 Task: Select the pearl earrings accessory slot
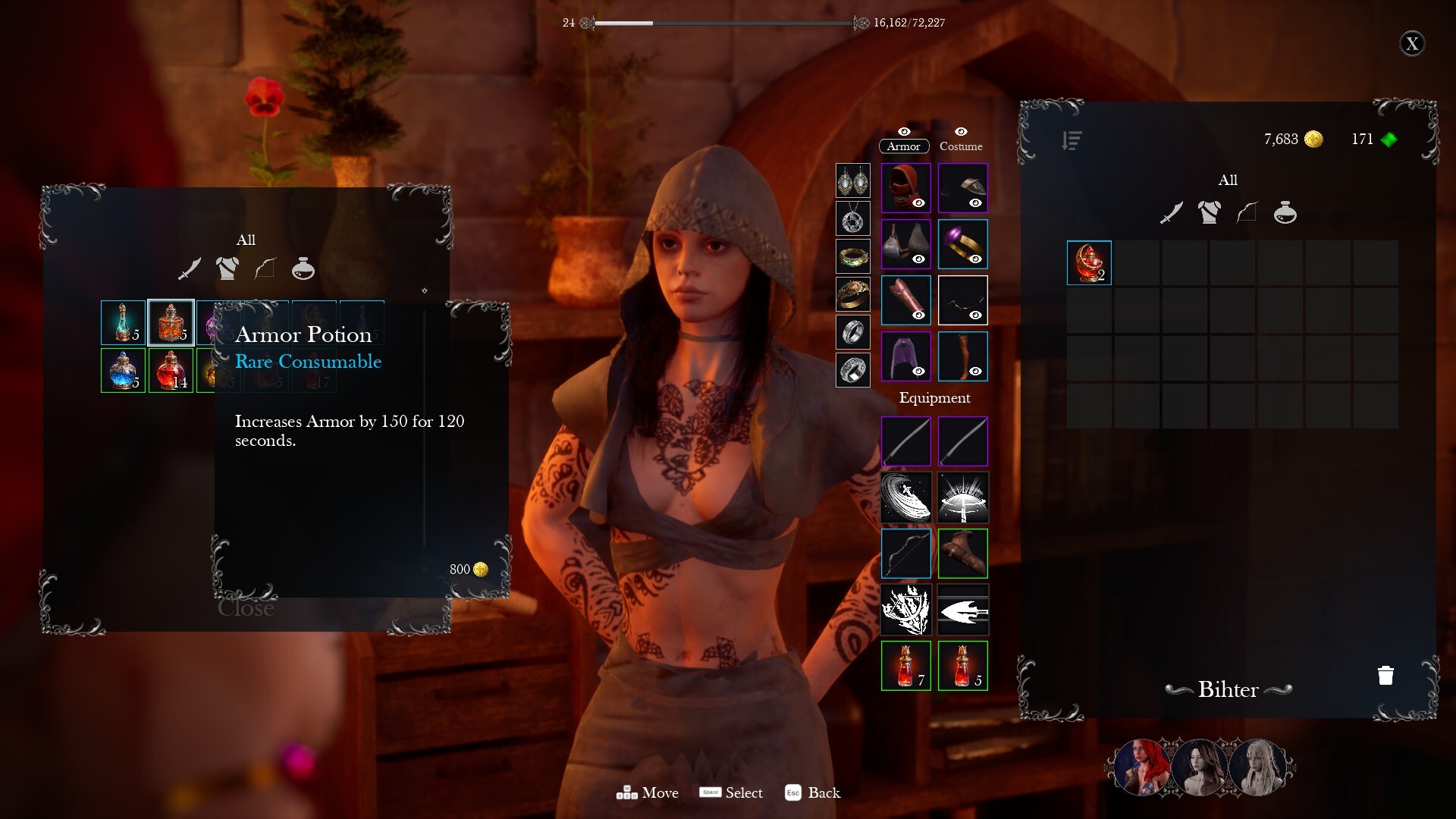click(852, 181)
